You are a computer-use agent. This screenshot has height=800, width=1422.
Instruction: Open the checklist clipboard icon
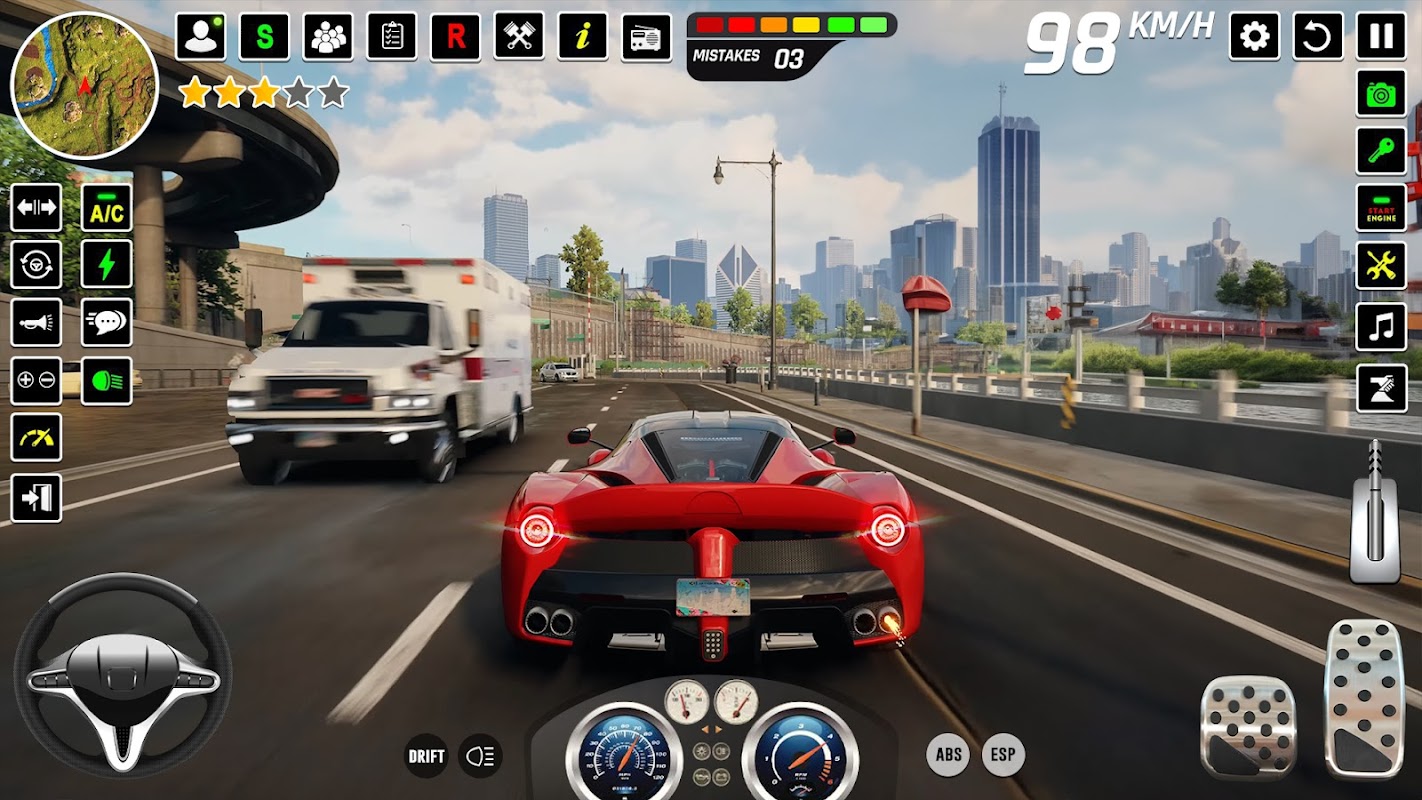[392, 37]
